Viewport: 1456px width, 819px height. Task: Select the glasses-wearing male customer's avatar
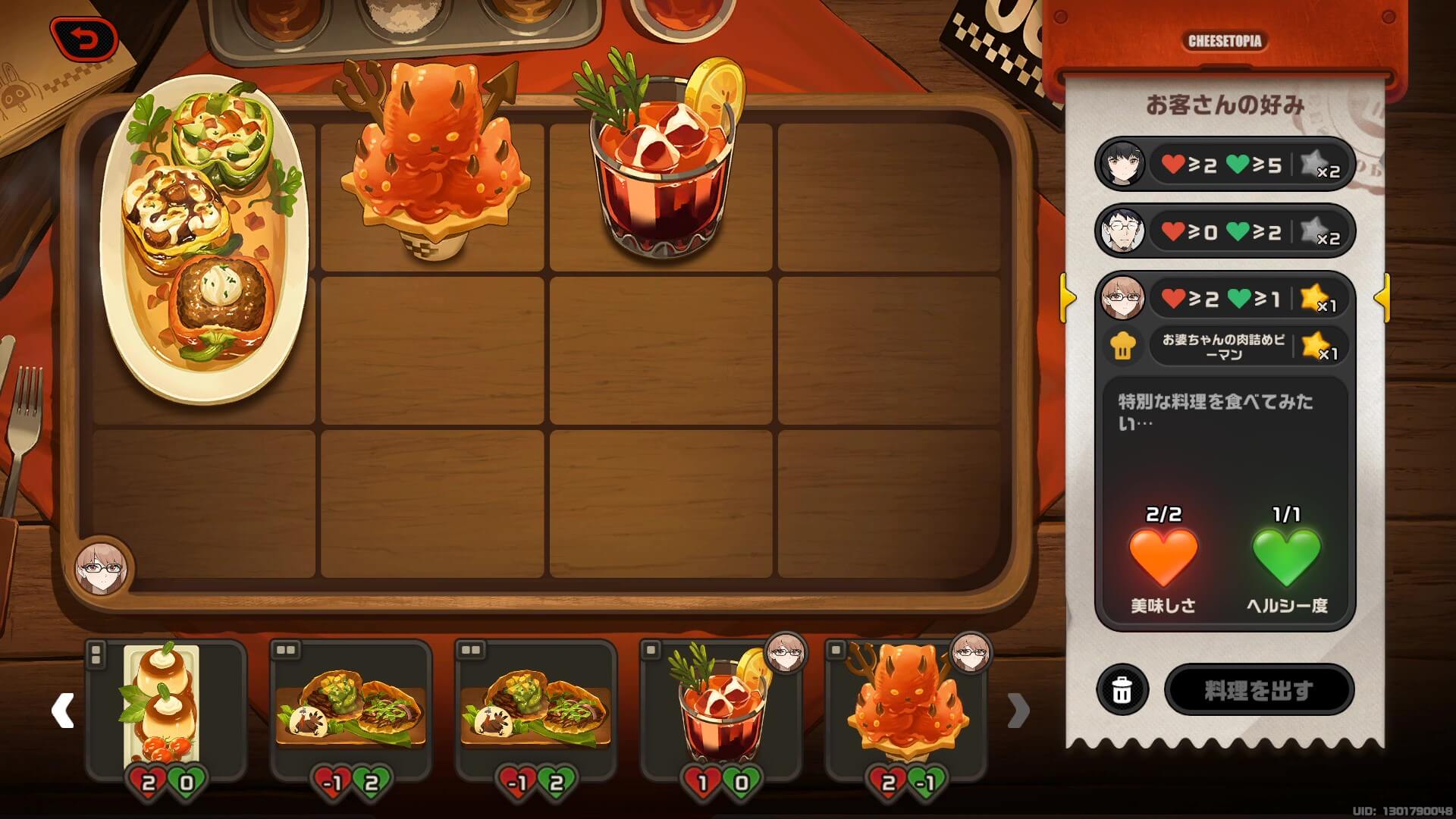pos(1122,231)
